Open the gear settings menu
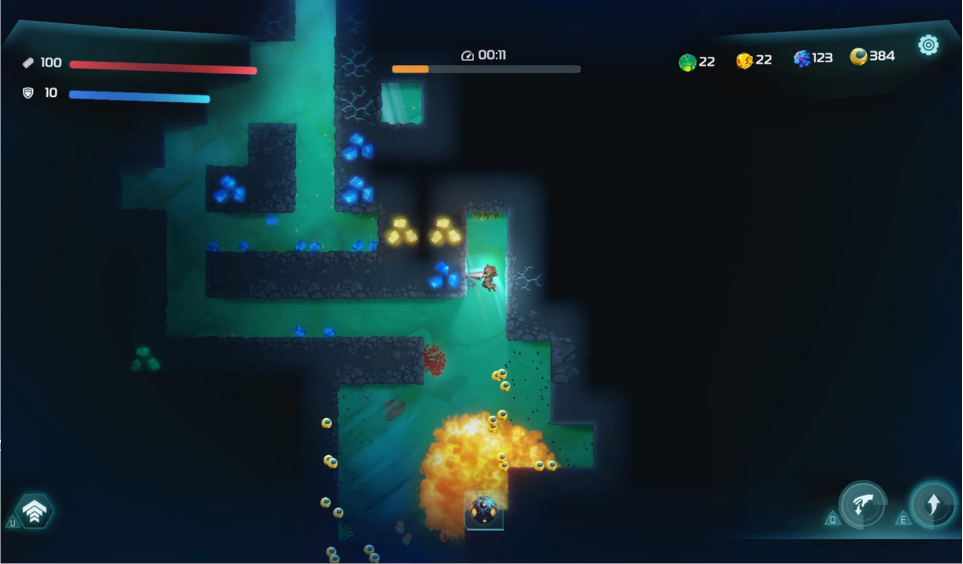 click(x=928, y=45)
